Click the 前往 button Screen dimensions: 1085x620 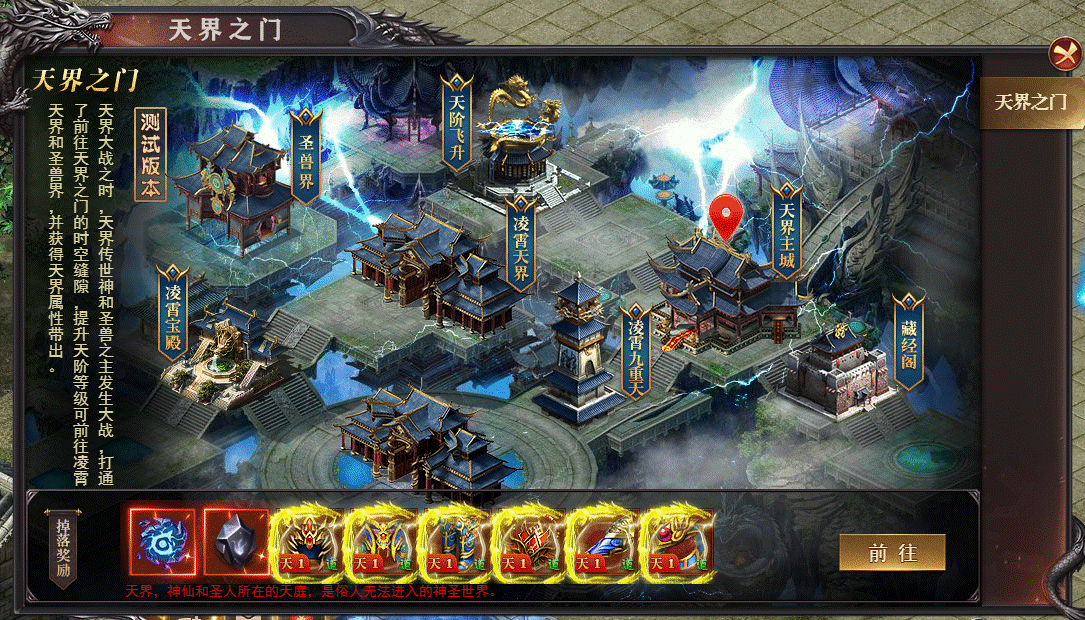tap(892, 552)
